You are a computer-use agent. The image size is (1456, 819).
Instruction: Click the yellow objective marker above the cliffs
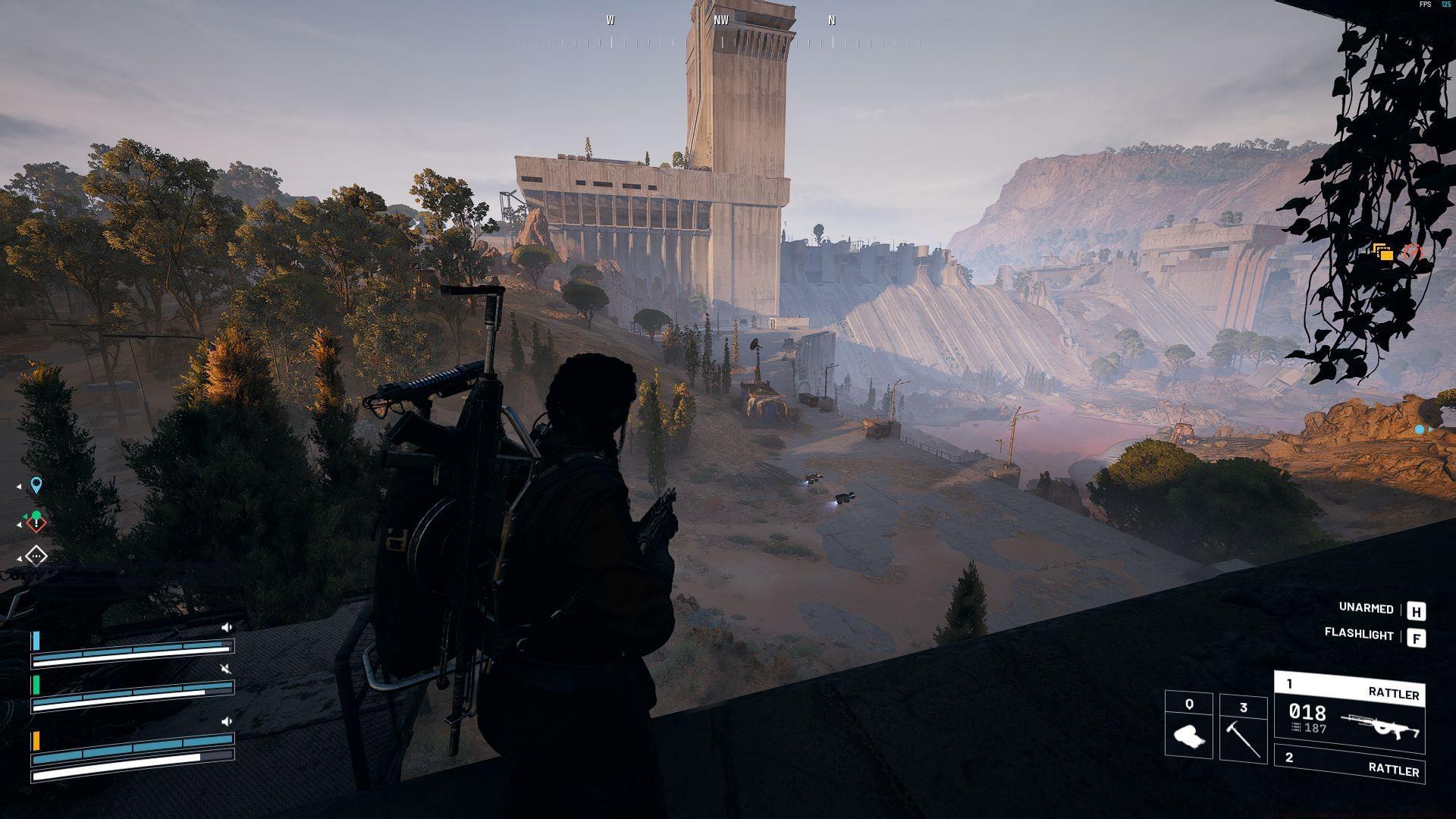[1384, 250]
